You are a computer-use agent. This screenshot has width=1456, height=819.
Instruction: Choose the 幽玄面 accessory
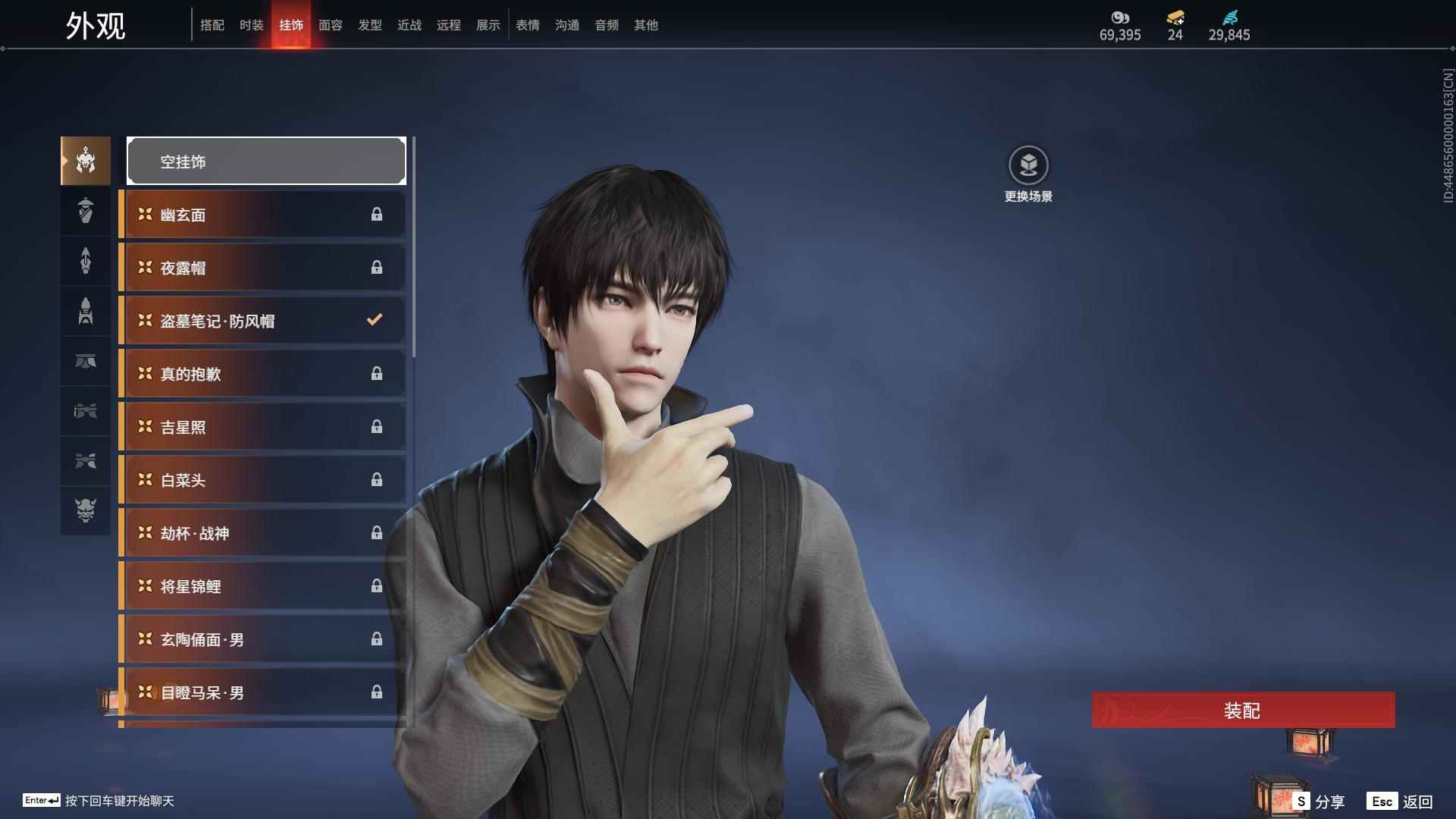coord(262,215)
